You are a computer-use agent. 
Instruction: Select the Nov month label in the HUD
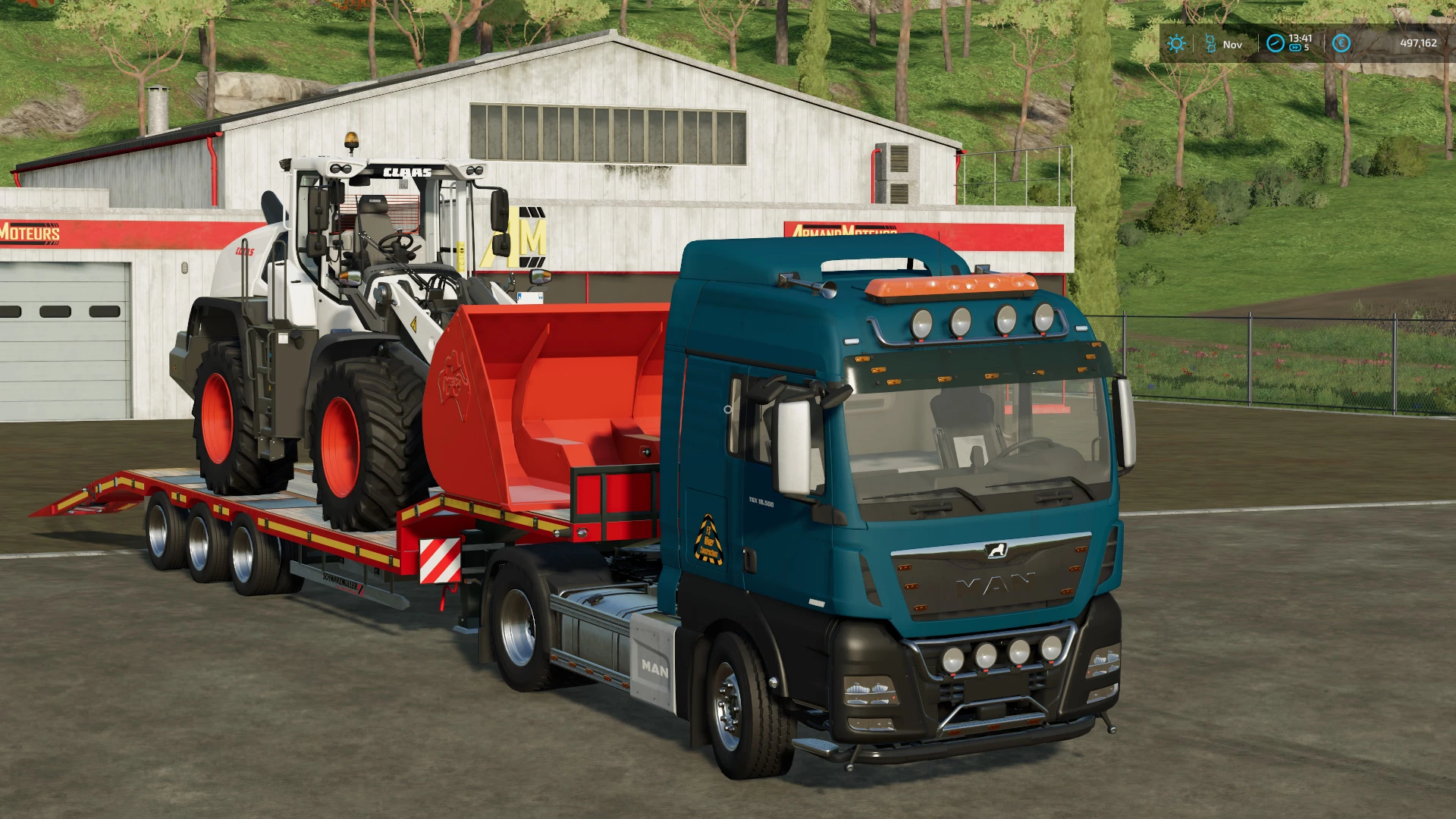pyautogui.click(x=1232, y=44)
